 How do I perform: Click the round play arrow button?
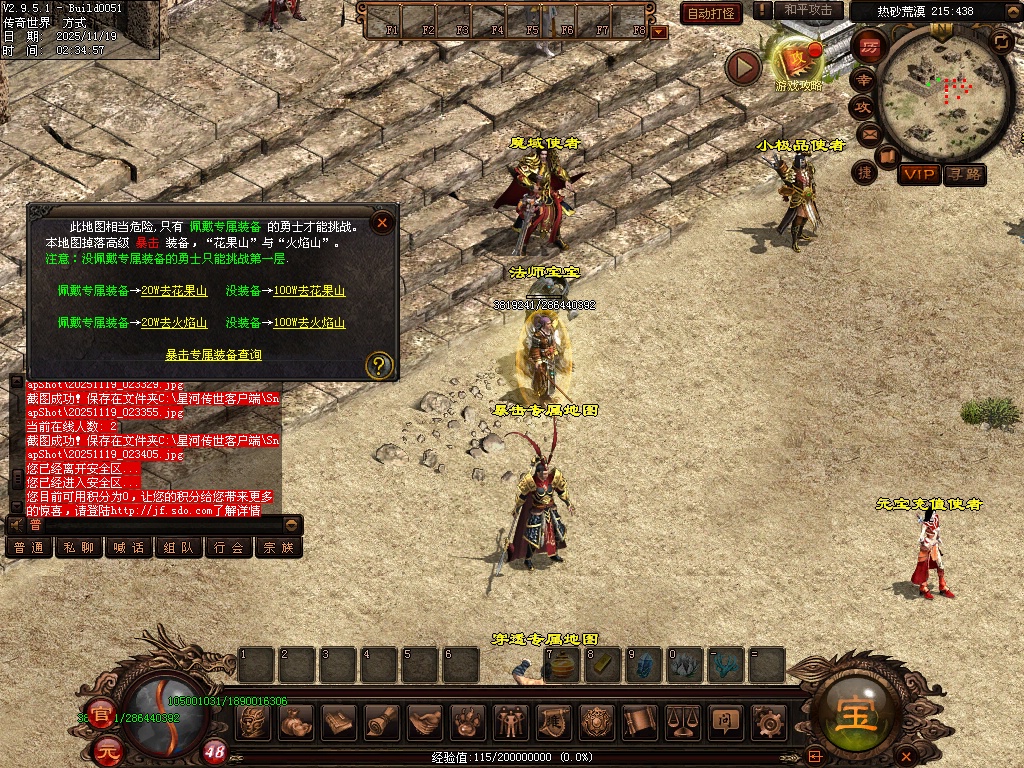[743, 67]
